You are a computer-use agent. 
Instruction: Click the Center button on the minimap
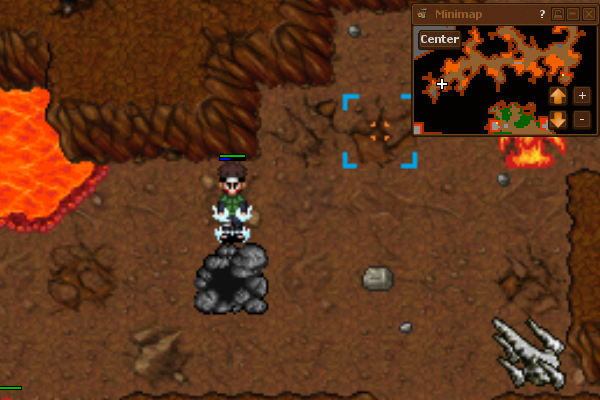click(x=440, y=39)
